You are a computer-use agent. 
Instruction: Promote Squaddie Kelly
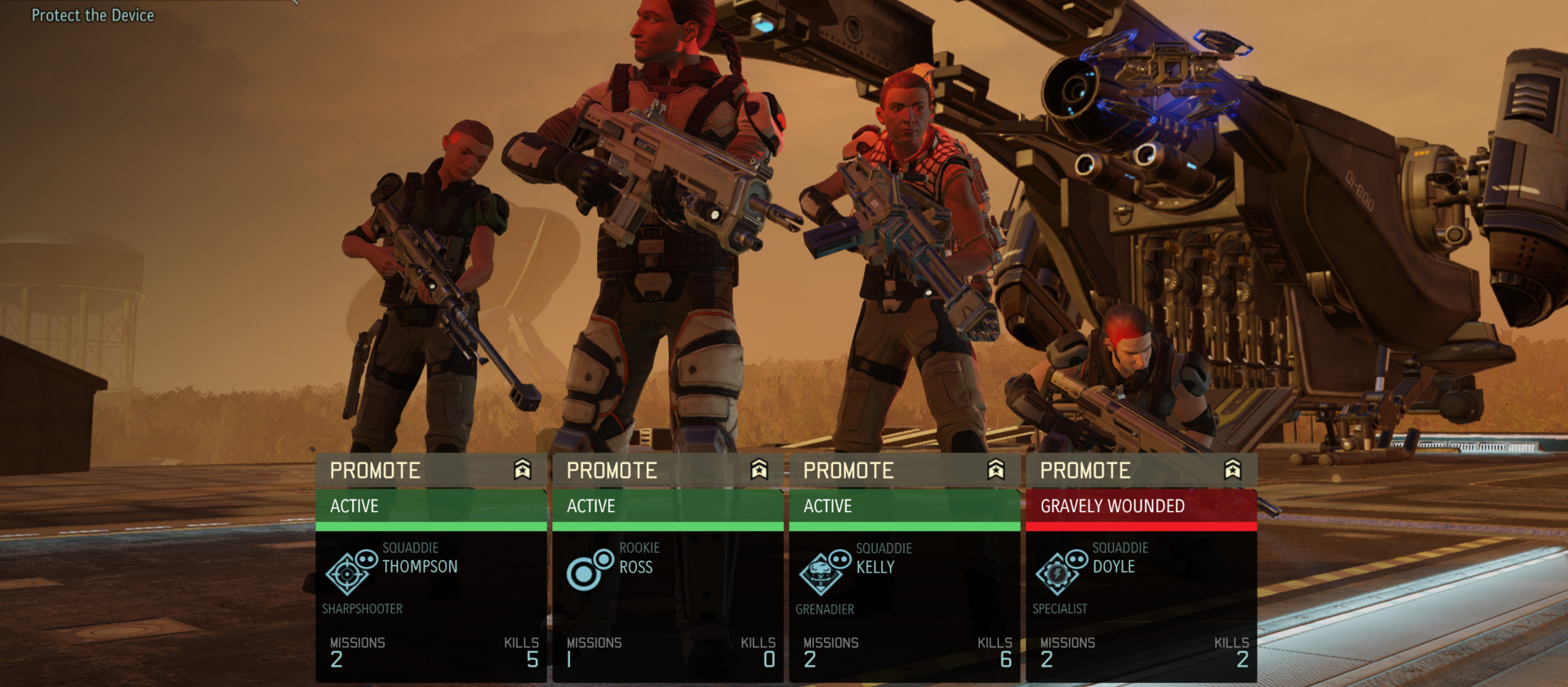(x=904, y=471)
